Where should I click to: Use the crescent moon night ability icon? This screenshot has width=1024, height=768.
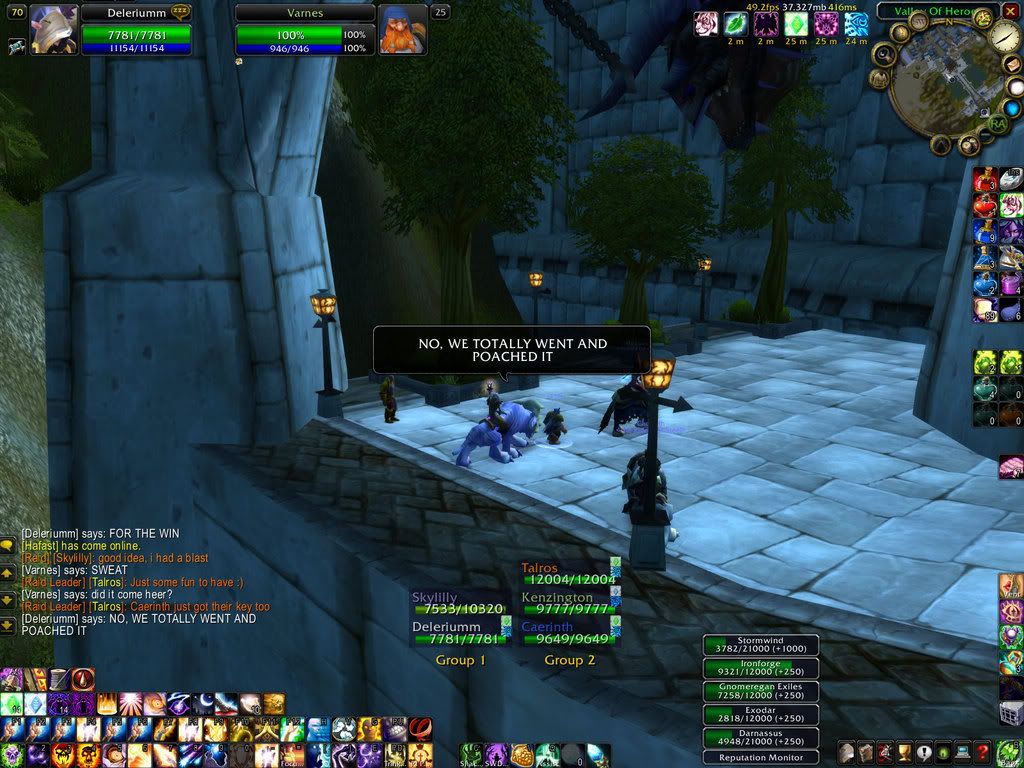click(x=204, y=704)
